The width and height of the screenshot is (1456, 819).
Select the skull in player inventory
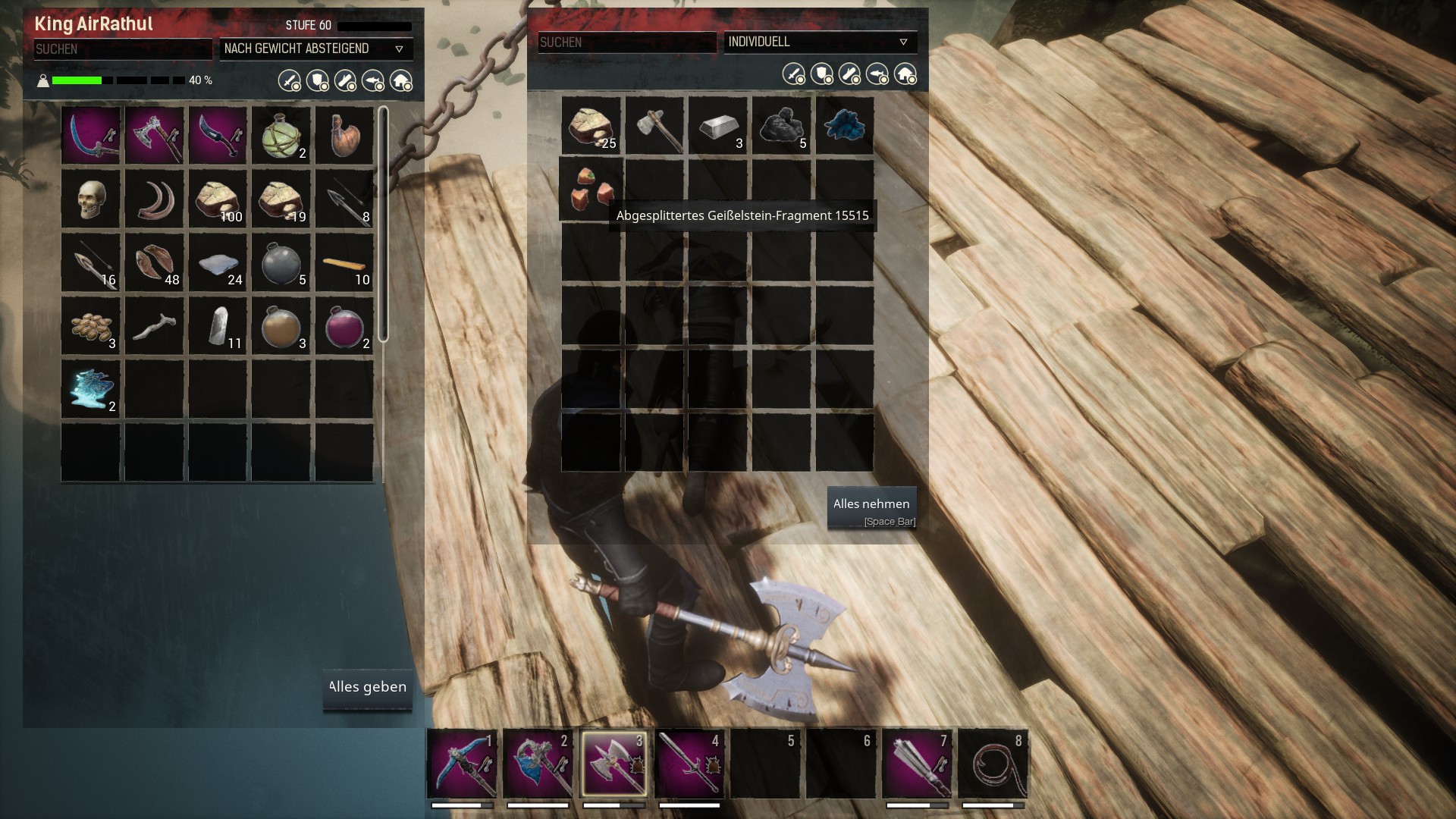tap(90, 199)
